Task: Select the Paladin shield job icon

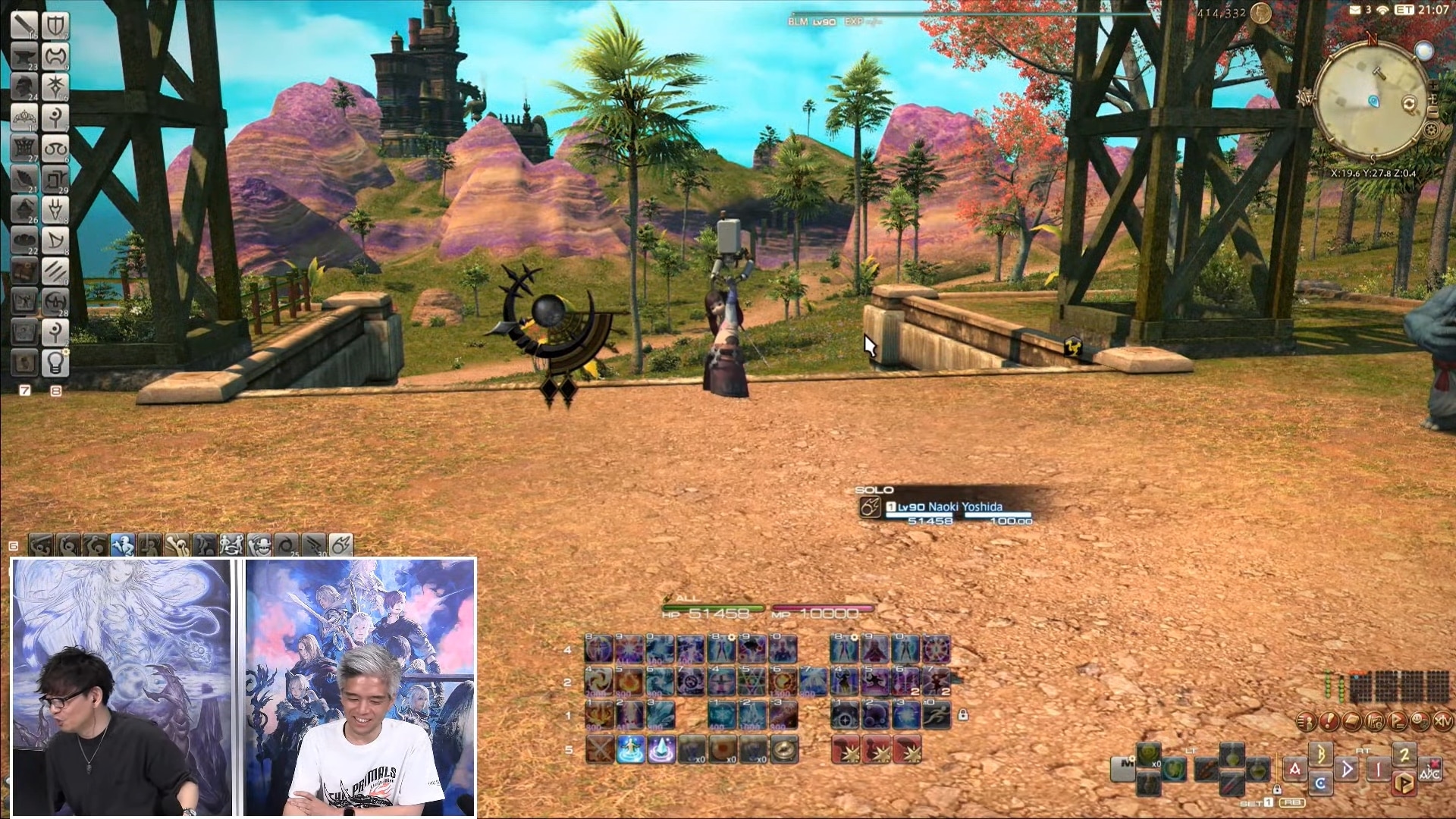Action: pos(55,26)
